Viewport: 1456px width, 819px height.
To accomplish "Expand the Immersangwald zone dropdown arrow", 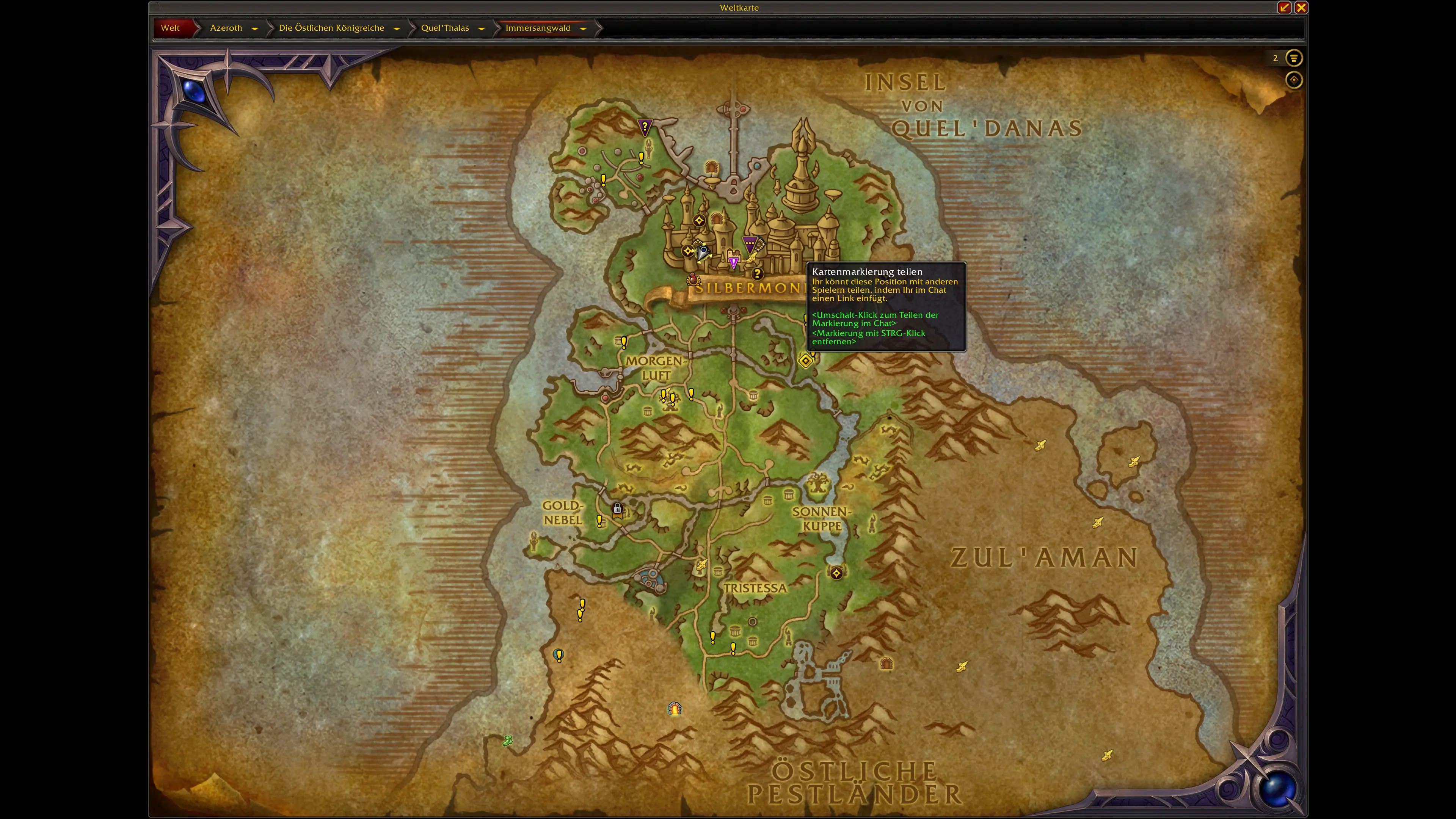I will 583,28.
